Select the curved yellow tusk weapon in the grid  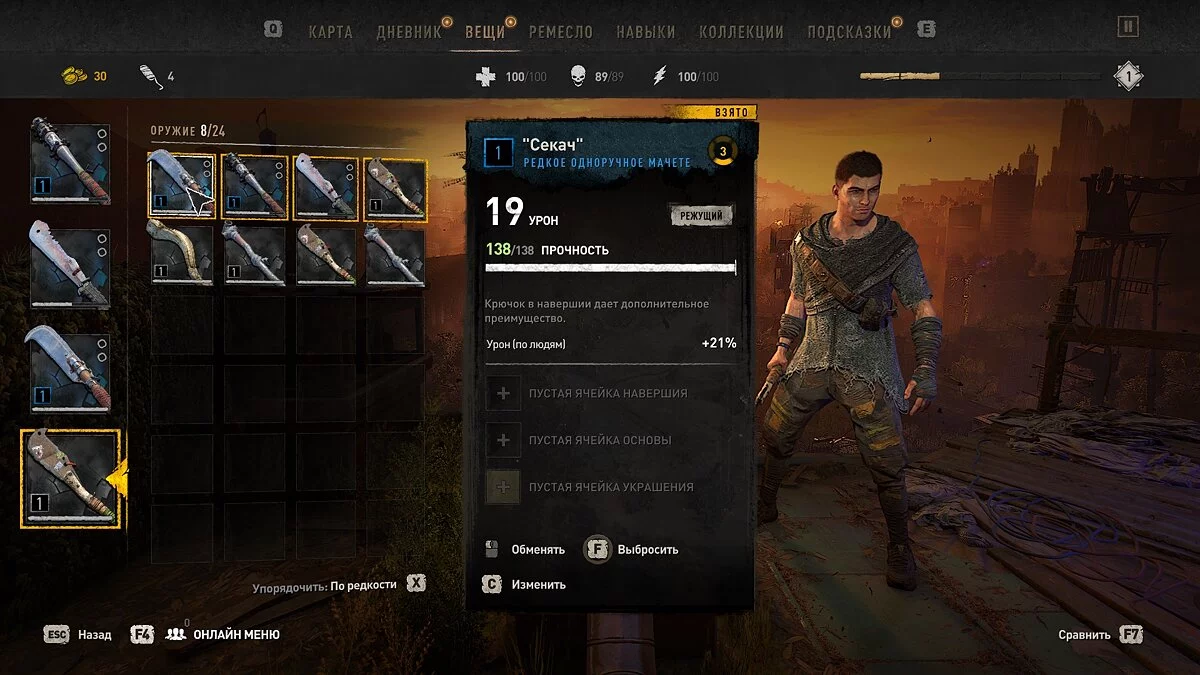(182, 255)
